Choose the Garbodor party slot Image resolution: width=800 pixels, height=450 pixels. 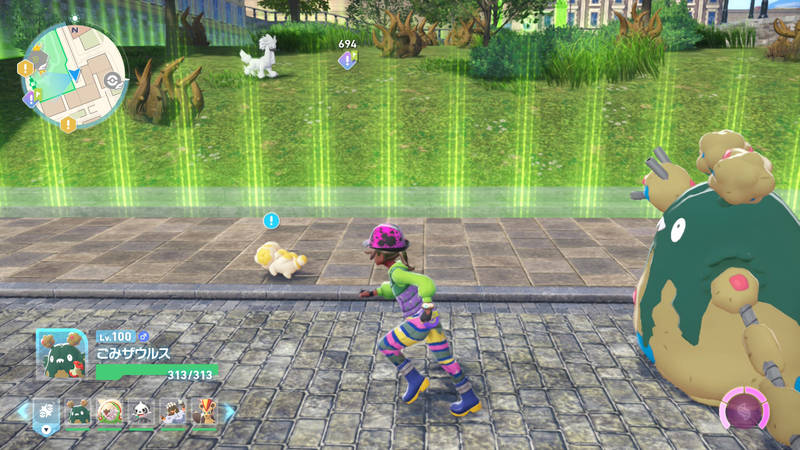tap(78, 411)
